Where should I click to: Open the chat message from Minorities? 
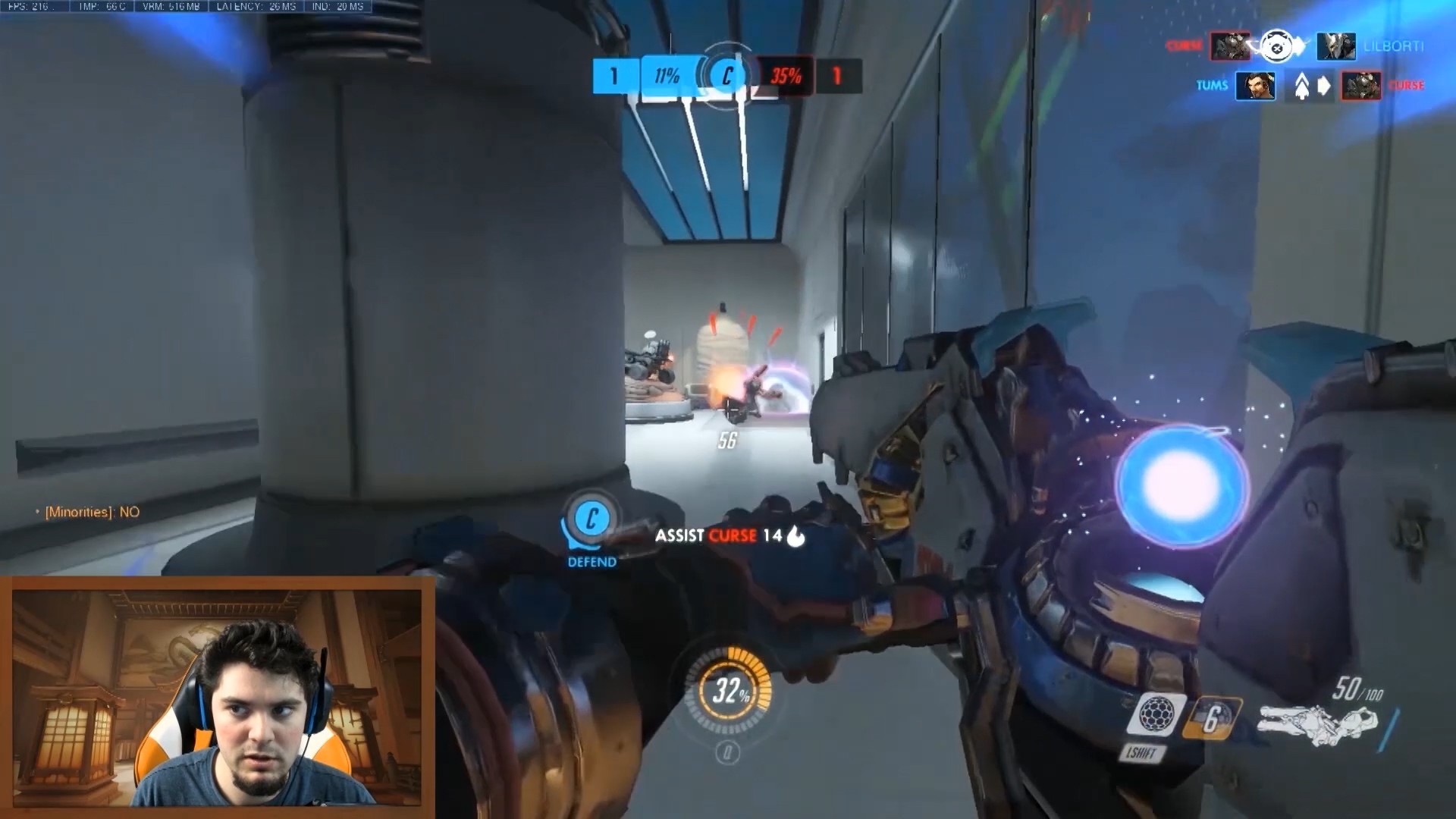(x=91, y=512)
